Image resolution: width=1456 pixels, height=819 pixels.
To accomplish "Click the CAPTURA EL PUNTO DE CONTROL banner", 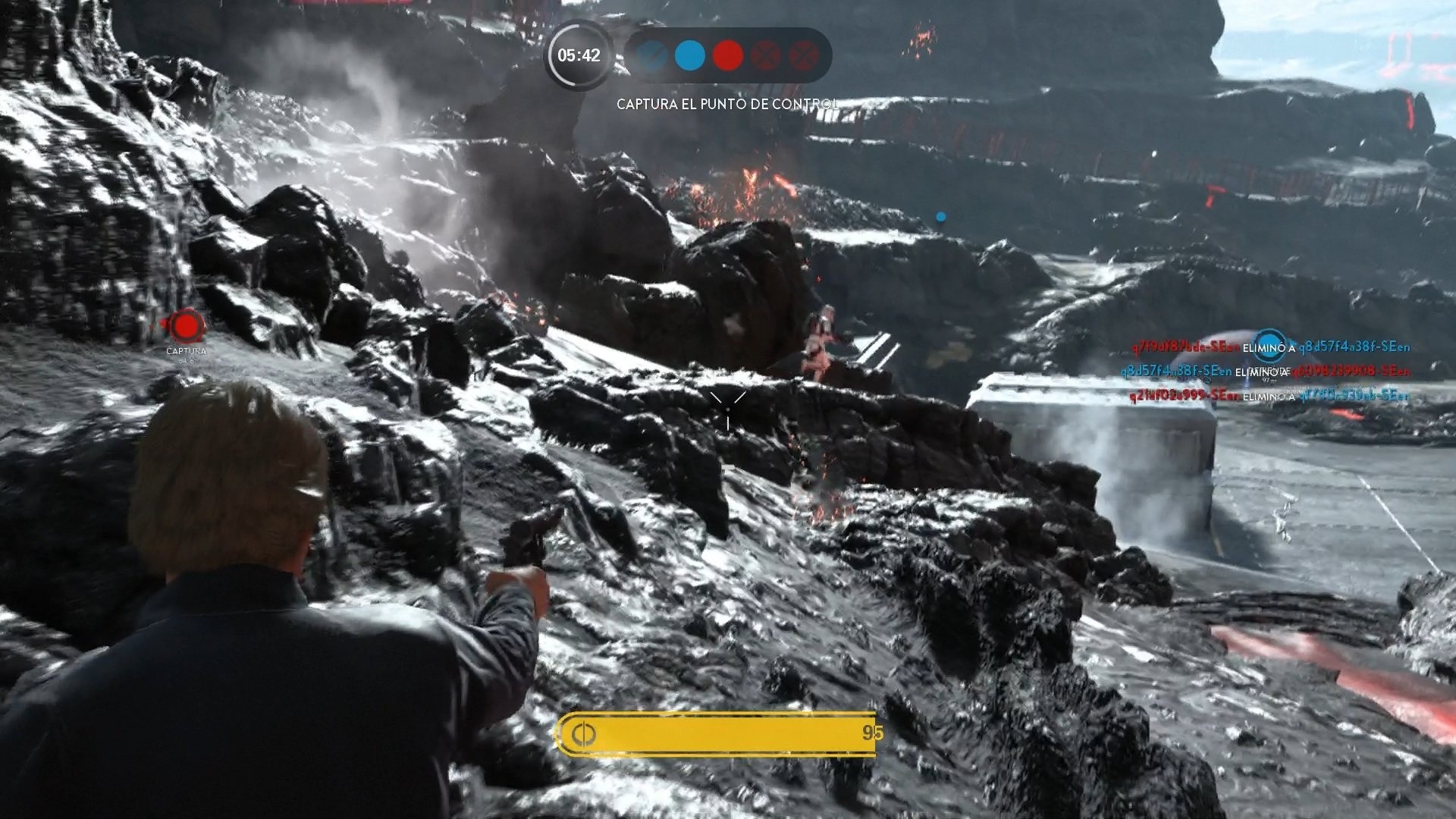I will pos(726,99).
